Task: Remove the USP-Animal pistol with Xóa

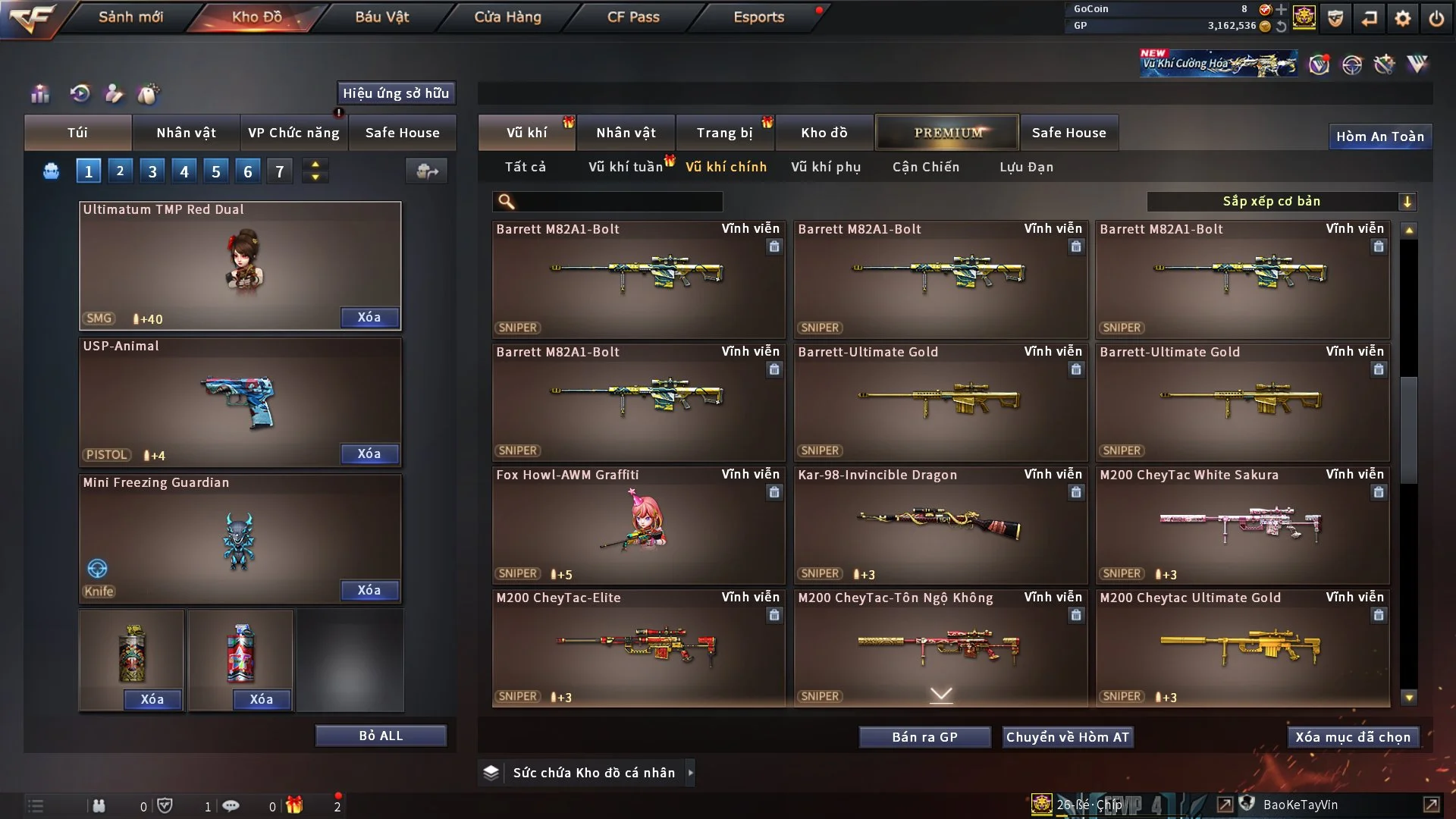Action: pos(369,453)
